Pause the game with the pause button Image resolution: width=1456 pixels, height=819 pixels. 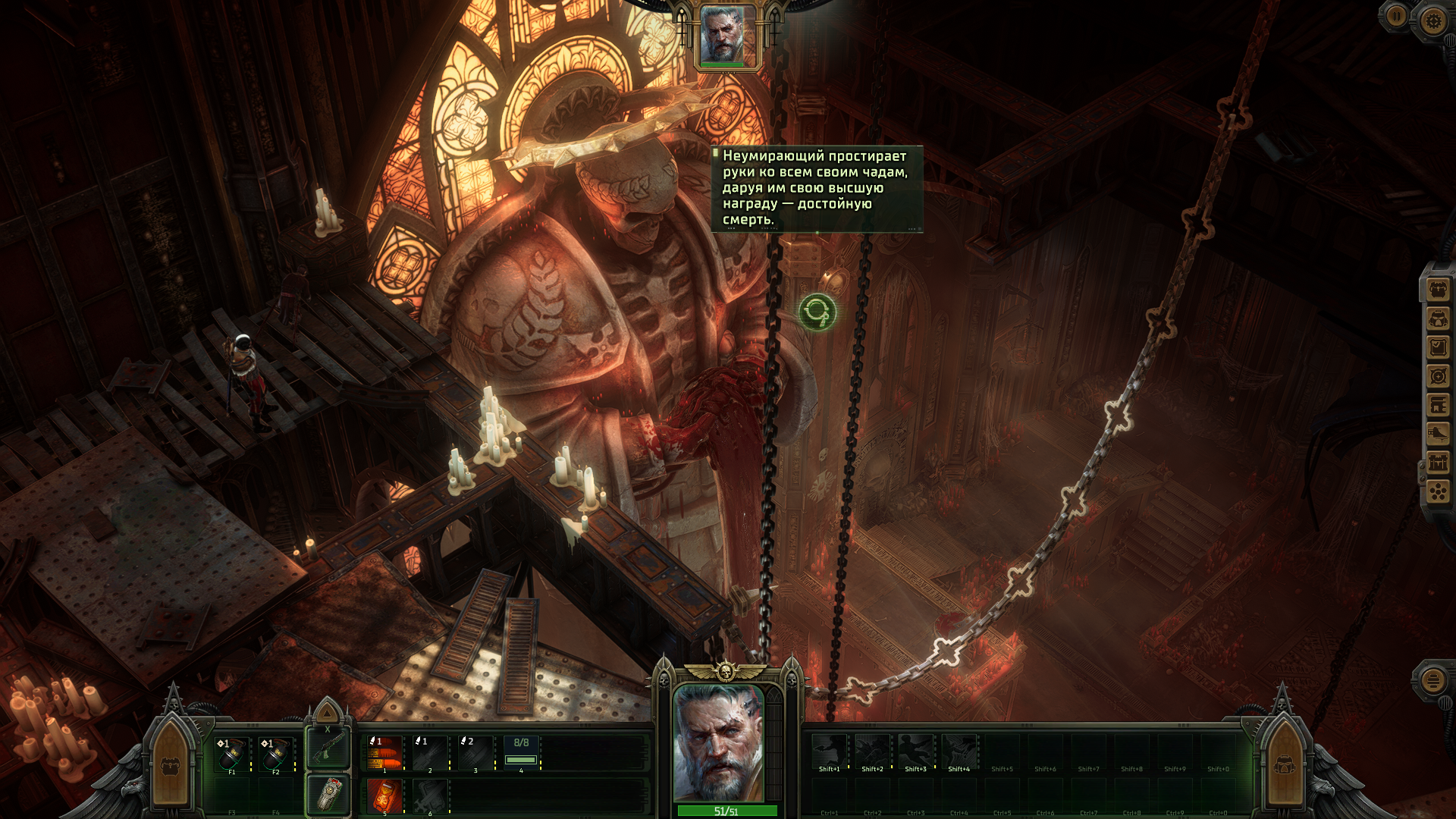point(1396,16)
